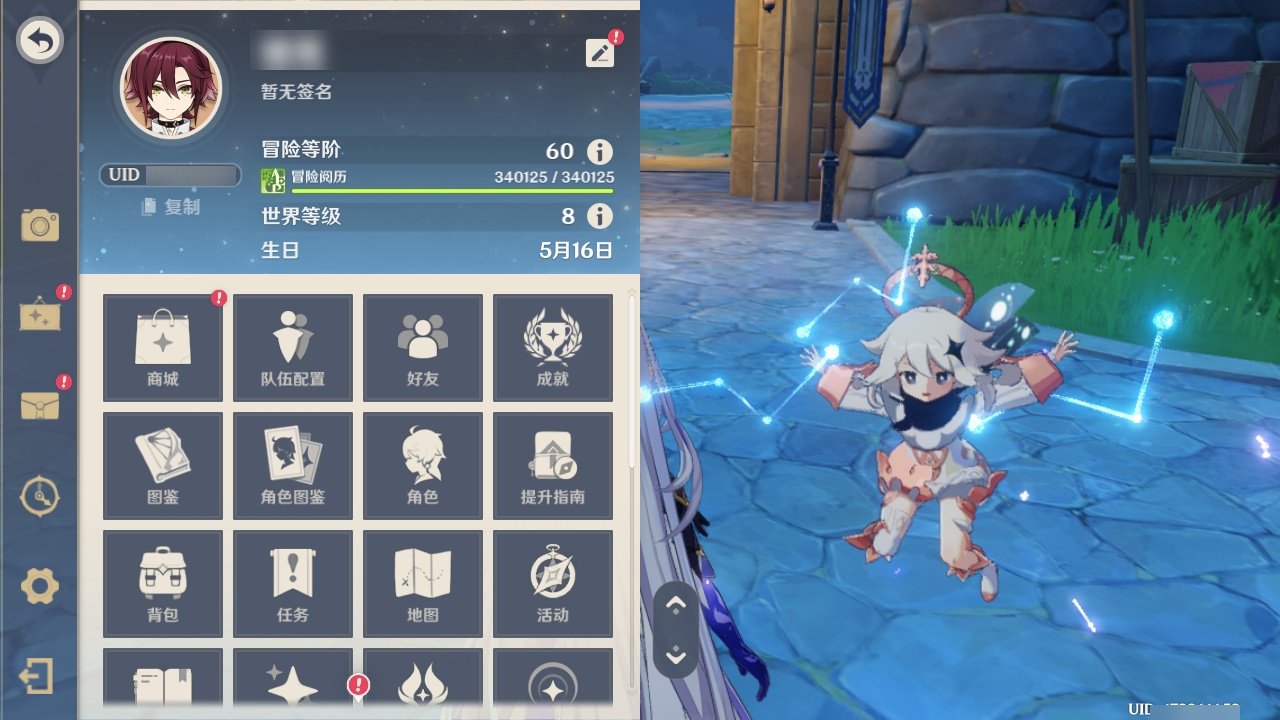Open 成就 achievements

553,348
